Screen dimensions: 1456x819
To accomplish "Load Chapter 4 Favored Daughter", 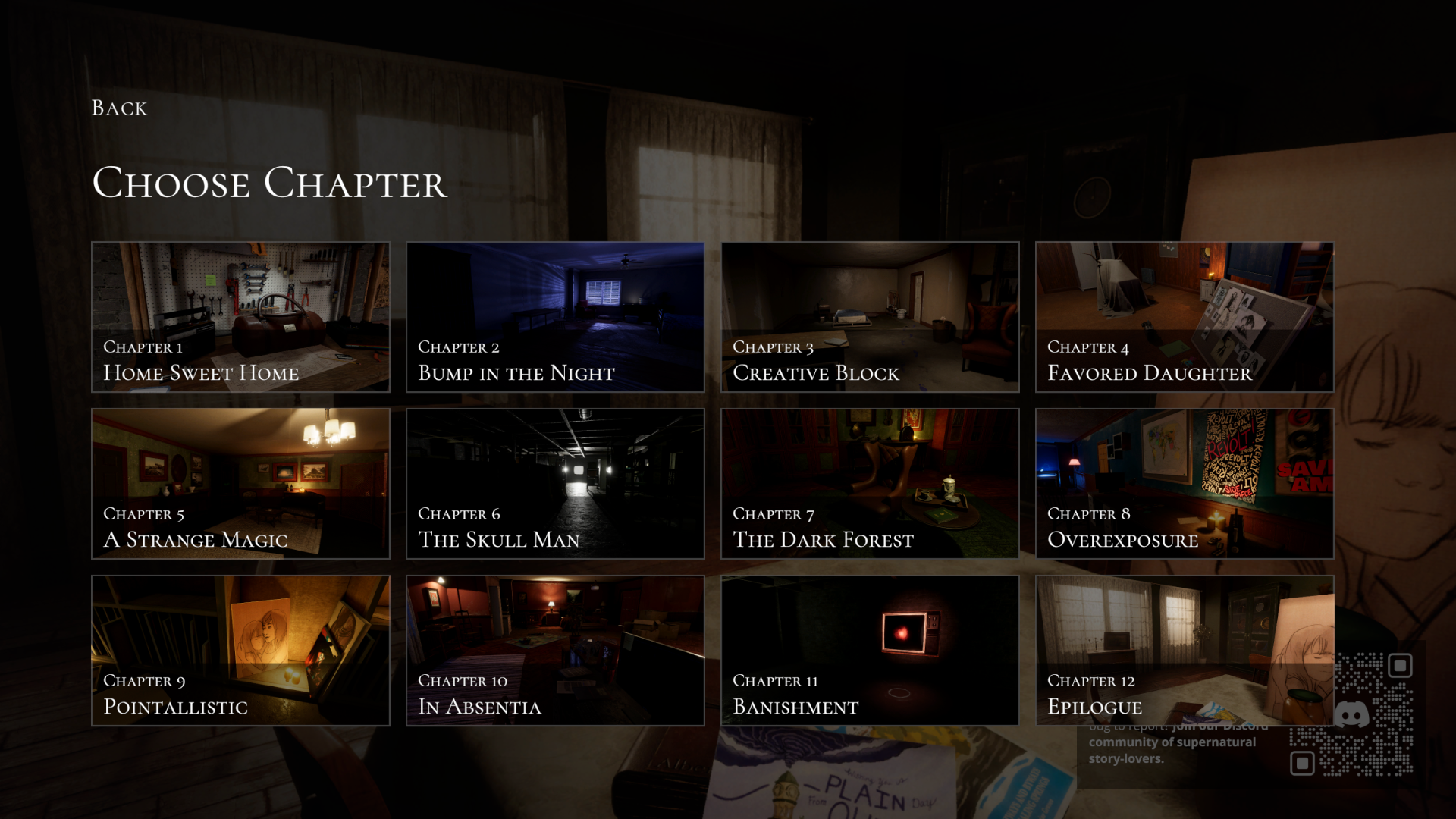I will pyautogui.click(x=1184, y=317).
